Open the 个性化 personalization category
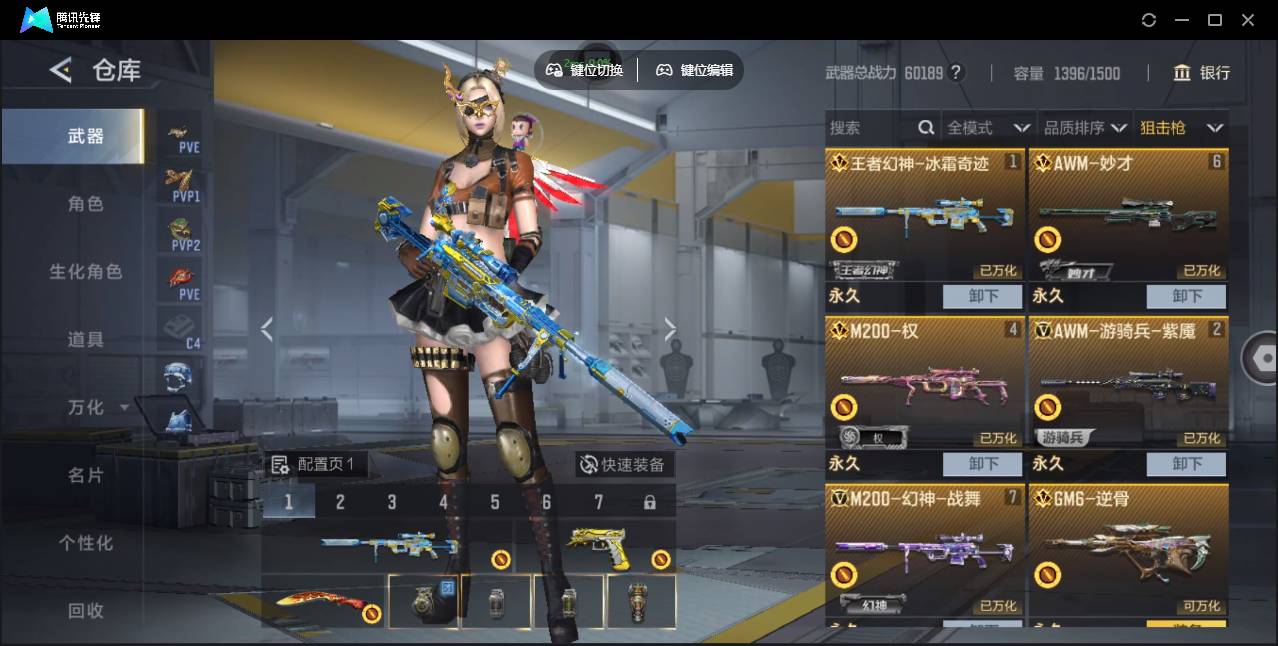 [x=85, y=543]
